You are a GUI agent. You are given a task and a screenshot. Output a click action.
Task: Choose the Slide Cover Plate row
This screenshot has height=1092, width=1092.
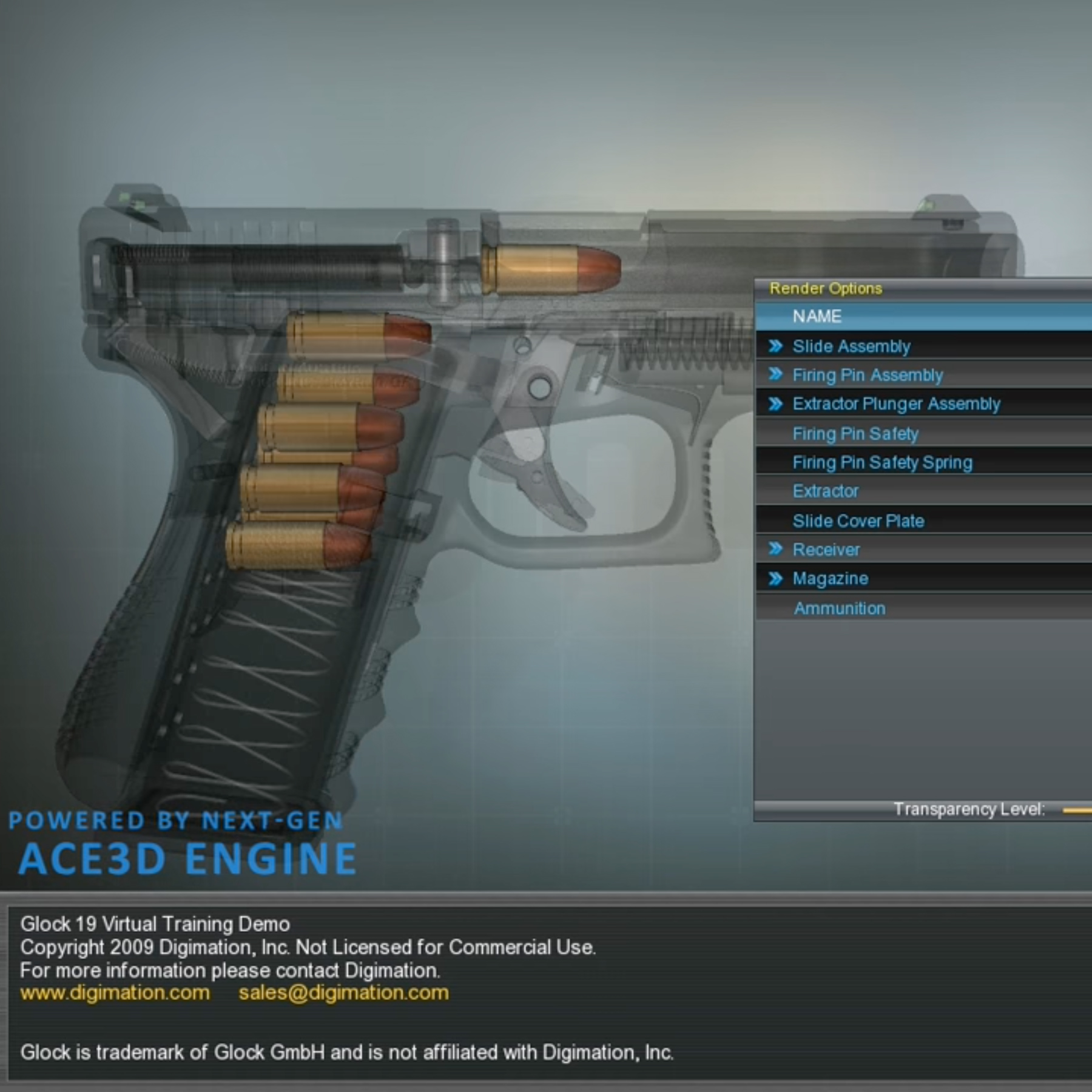click(x=858, y=521)
